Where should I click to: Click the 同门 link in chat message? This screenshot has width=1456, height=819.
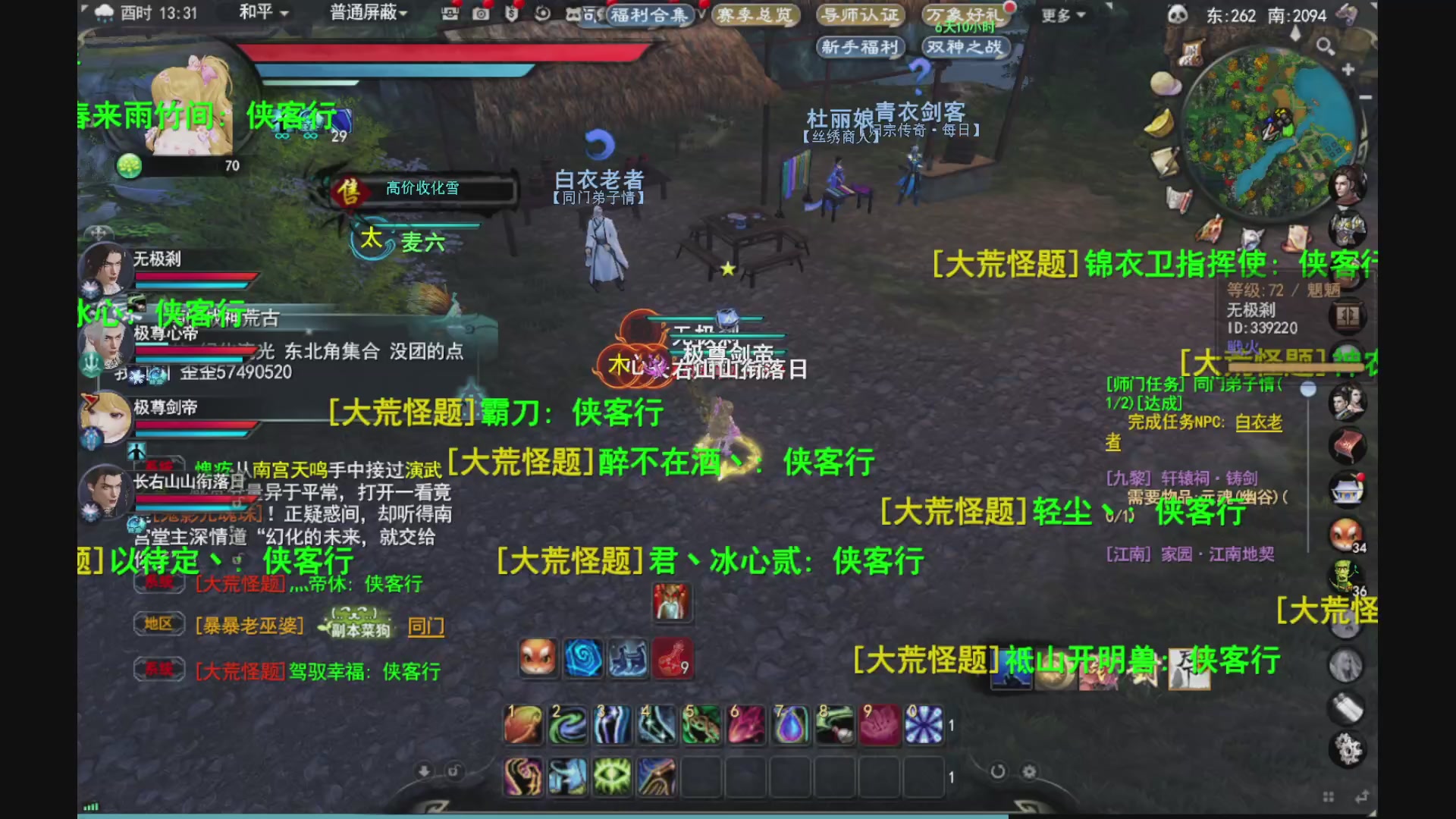(426, 627)
